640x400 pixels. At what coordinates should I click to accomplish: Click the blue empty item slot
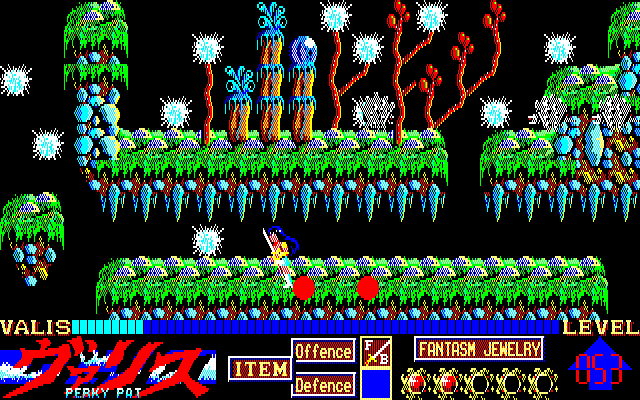[x=376, y=384]
